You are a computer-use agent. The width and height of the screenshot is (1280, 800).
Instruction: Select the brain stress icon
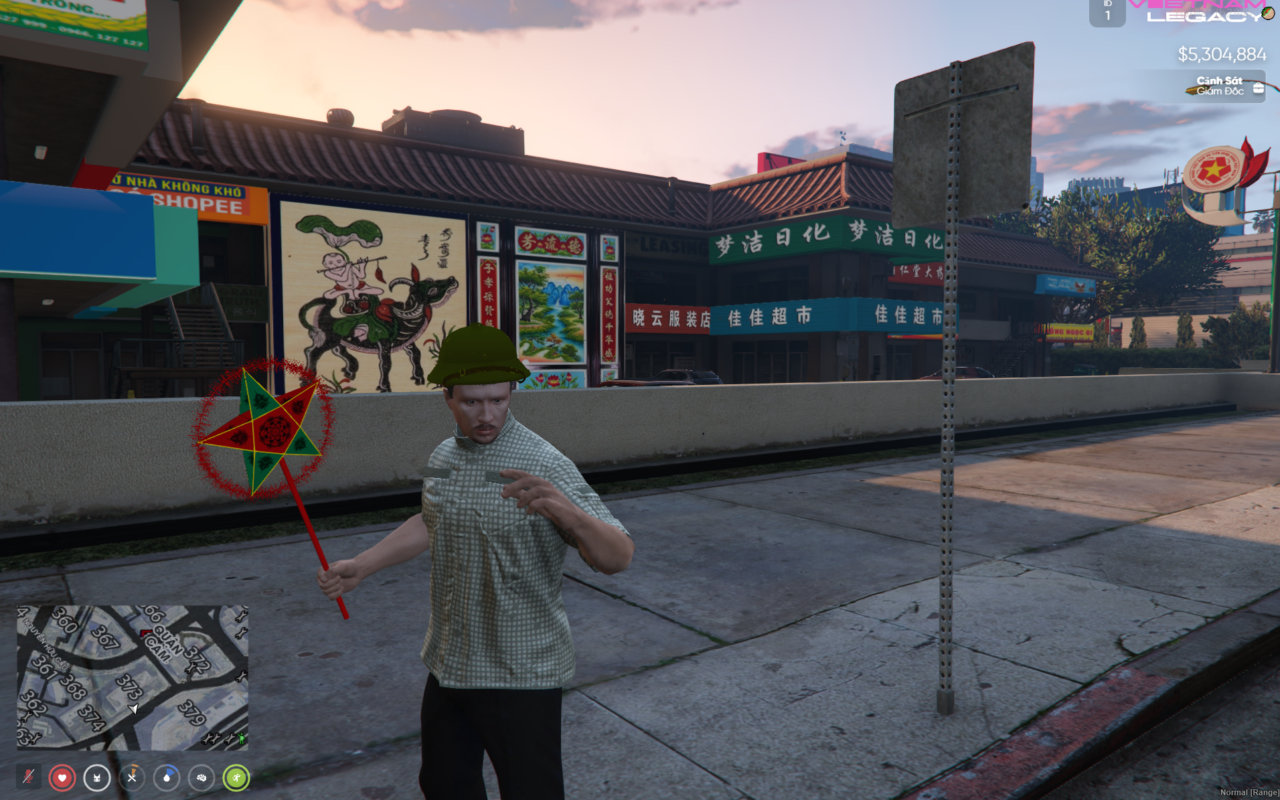click(201, 777)
